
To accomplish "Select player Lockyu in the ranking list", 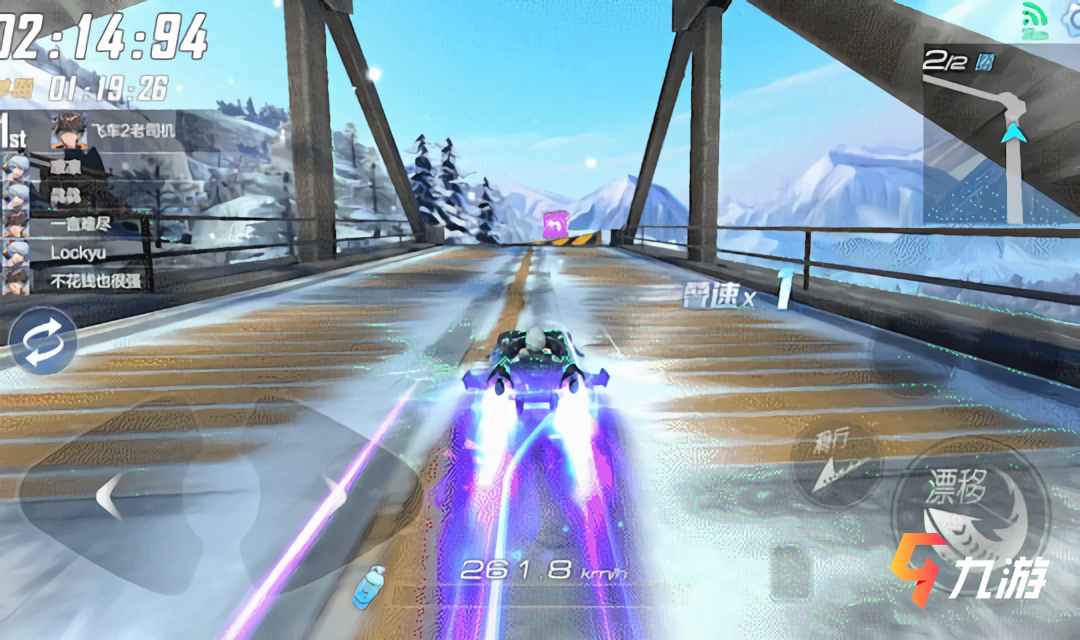I will pyautogui.click(x=78, y=253).
